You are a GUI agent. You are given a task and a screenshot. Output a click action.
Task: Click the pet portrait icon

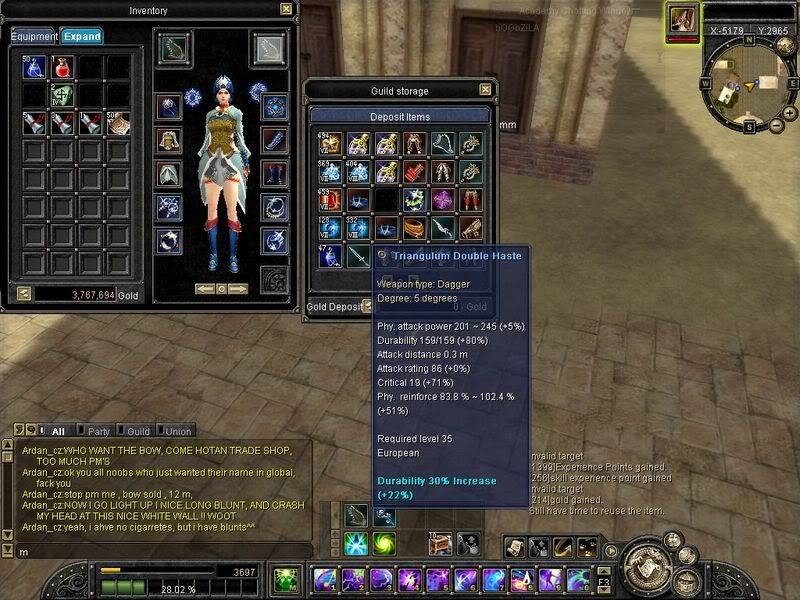(683, 19)
